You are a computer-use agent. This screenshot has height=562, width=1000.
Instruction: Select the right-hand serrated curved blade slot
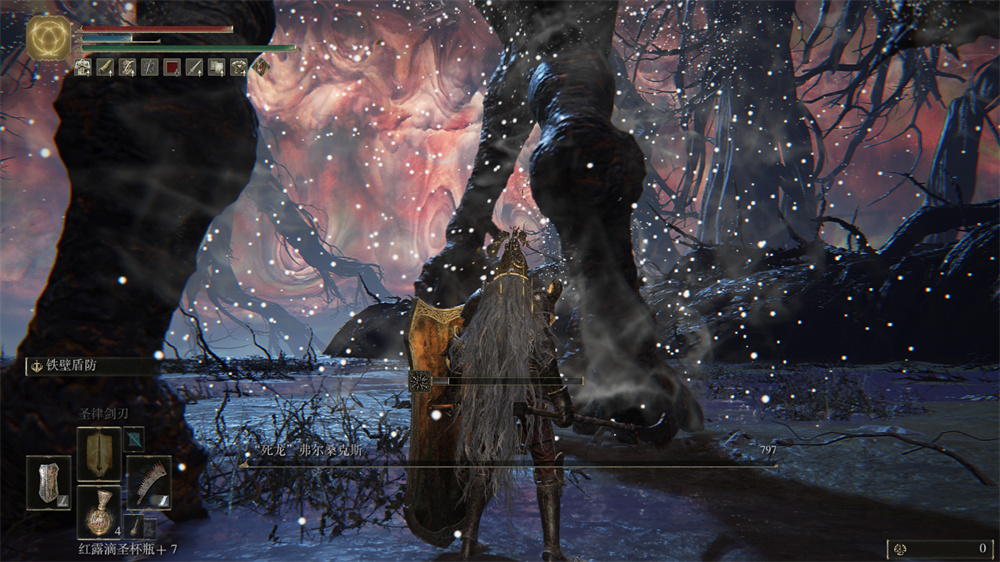point(149,482)
